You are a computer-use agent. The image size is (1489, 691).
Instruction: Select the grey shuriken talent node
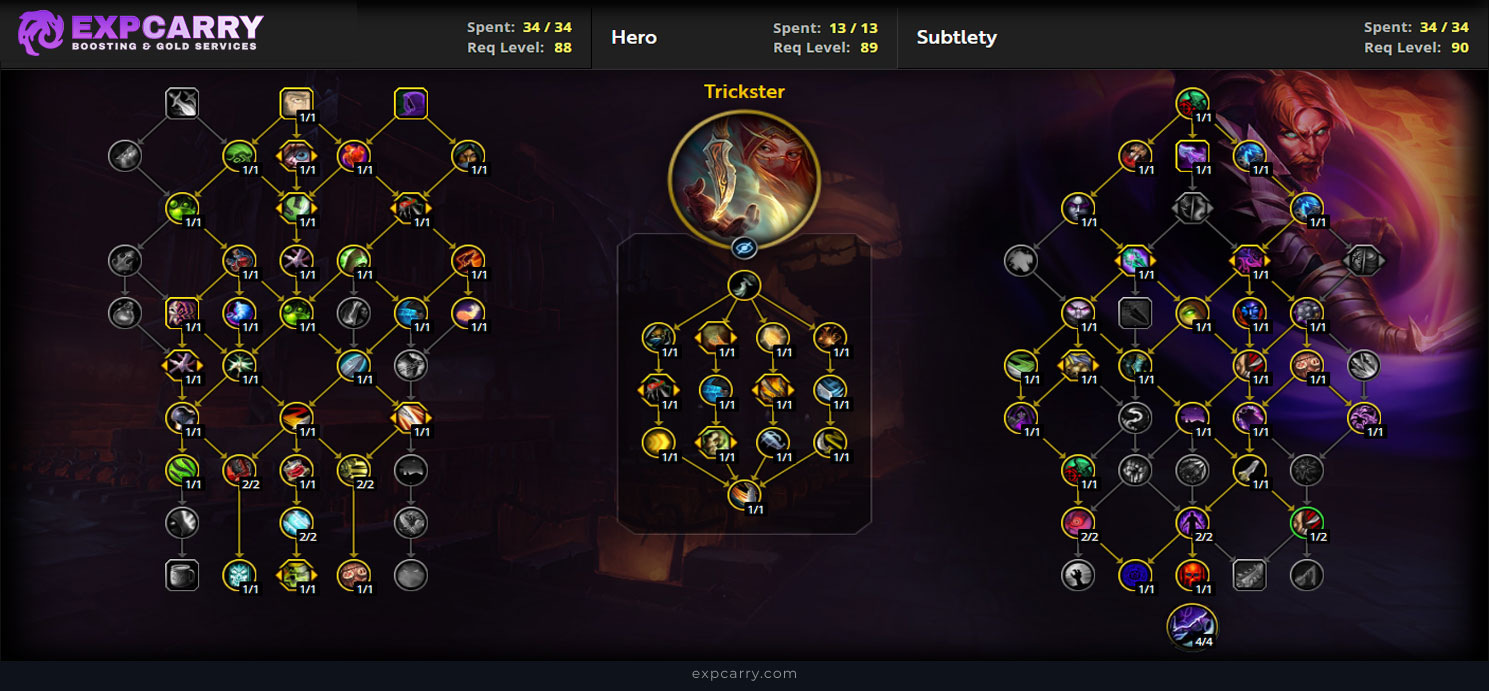tap(1307, 470)
